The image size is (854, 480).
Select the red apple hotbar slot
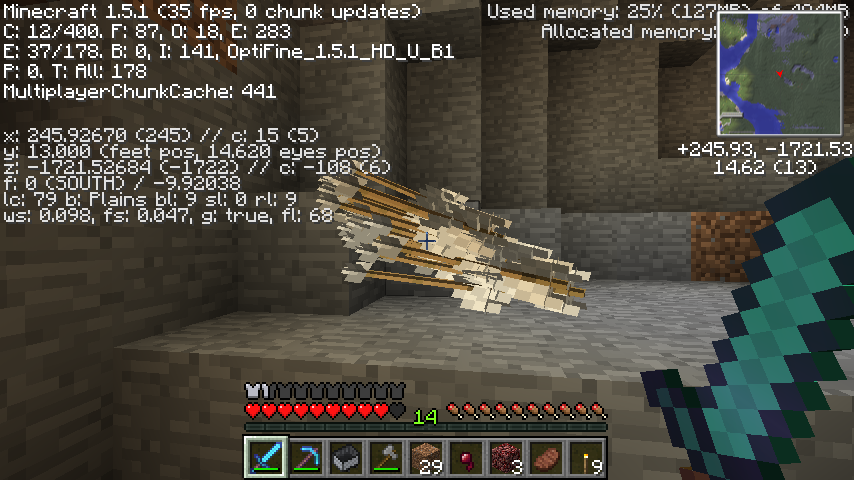coord(467,458)
